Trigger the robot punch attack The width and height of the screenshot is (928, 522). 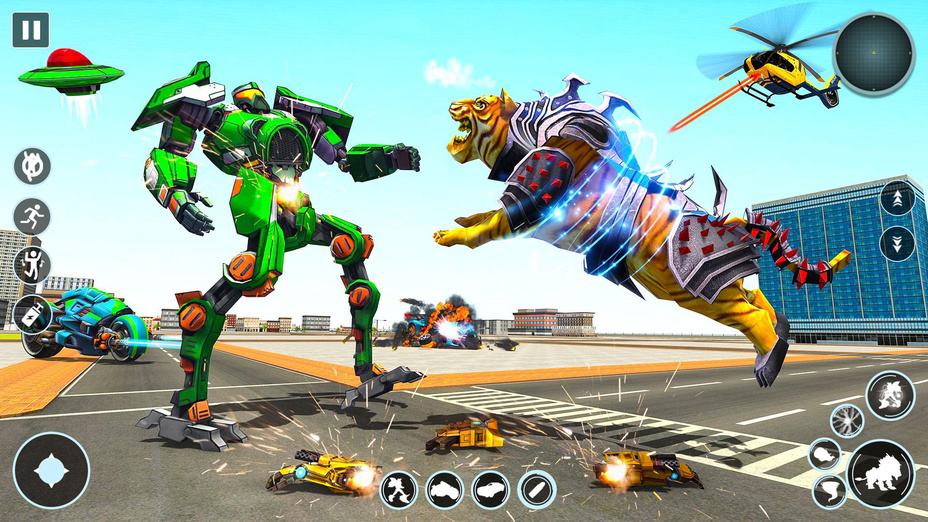[889, 396]
